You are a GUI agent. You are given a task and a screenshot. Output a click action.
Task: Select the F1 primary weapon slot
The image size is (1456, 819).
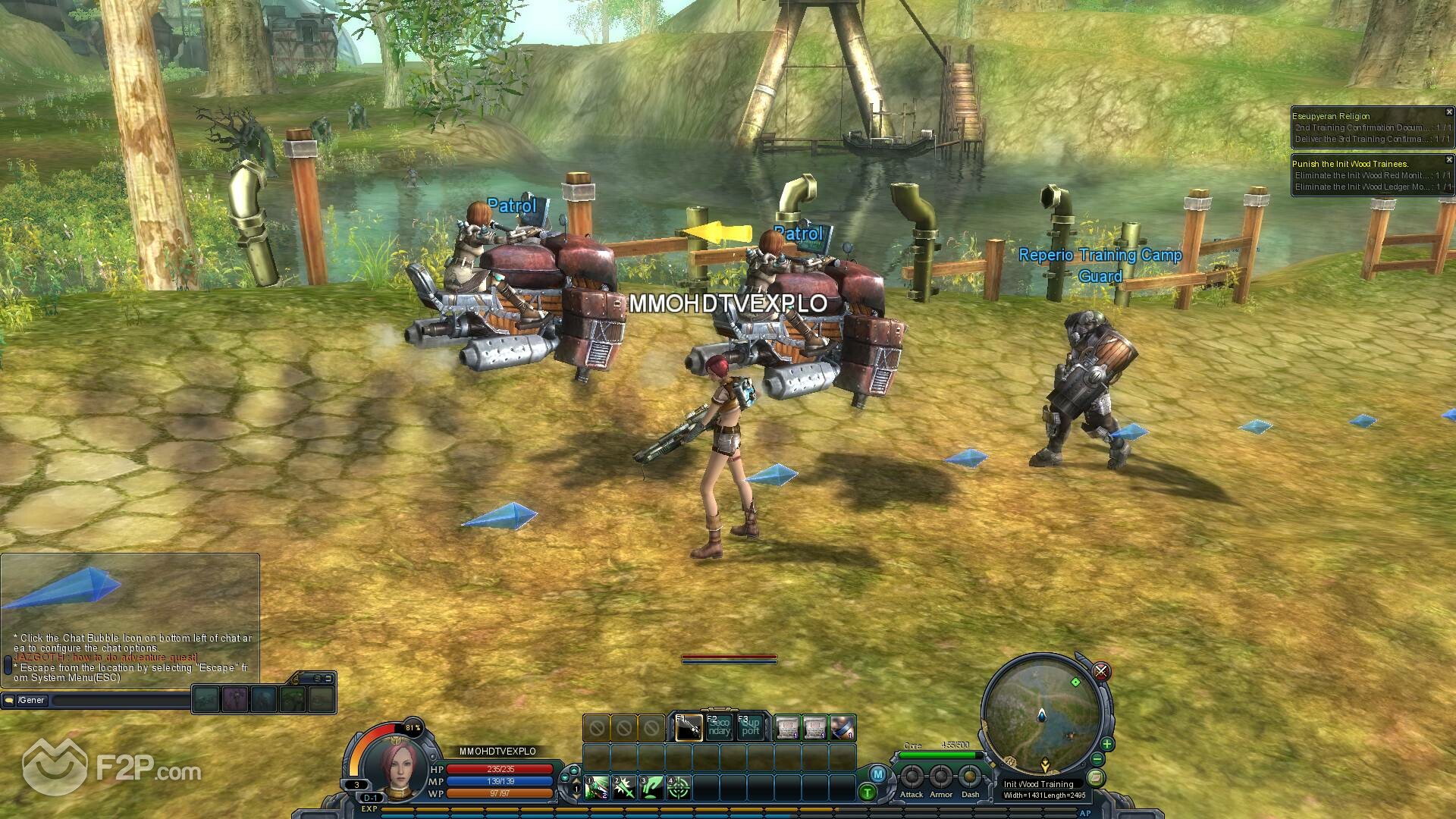[x=688, y=728]
